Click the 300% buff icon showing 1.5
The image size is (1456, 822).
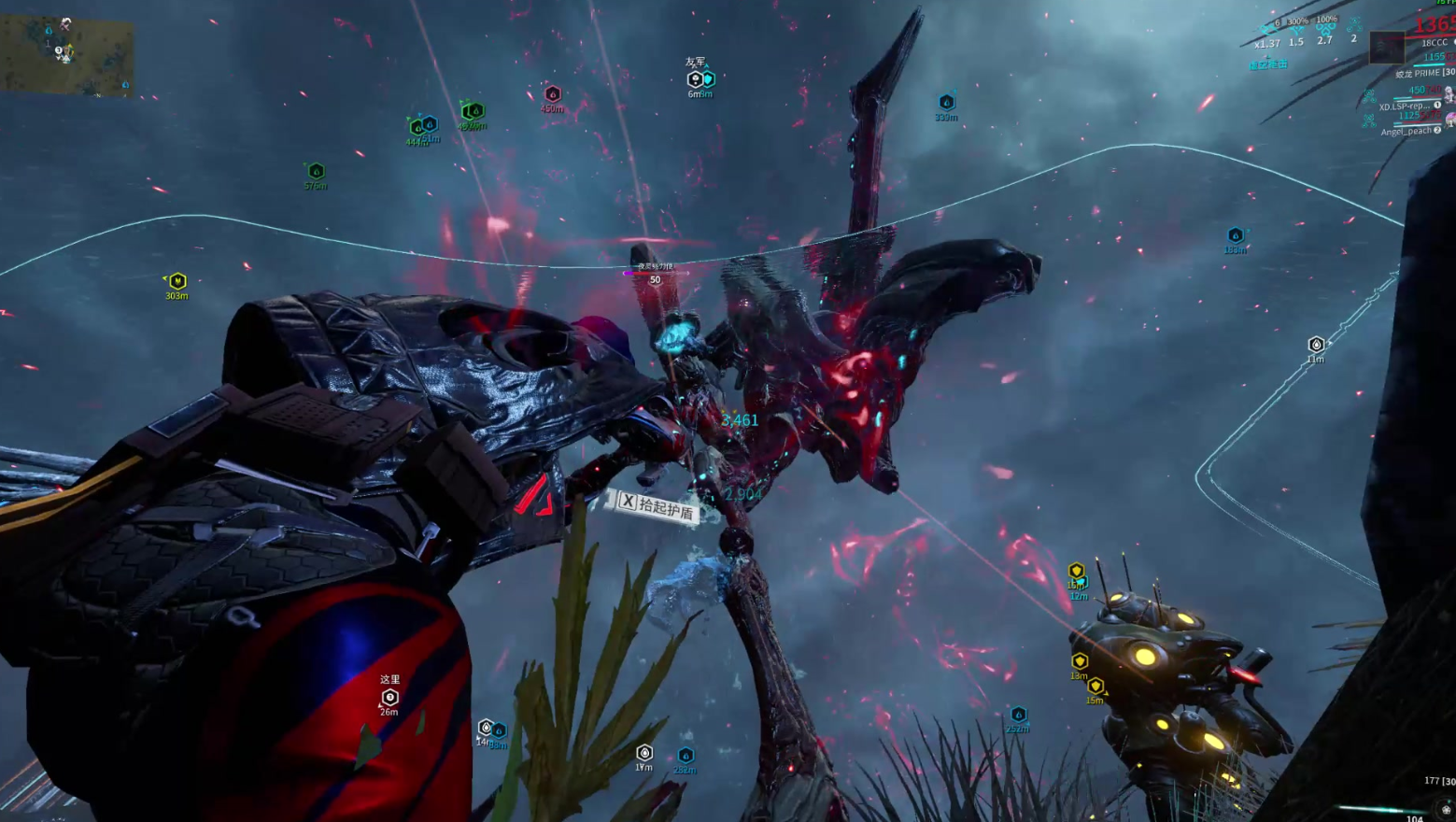point(1297,30)
